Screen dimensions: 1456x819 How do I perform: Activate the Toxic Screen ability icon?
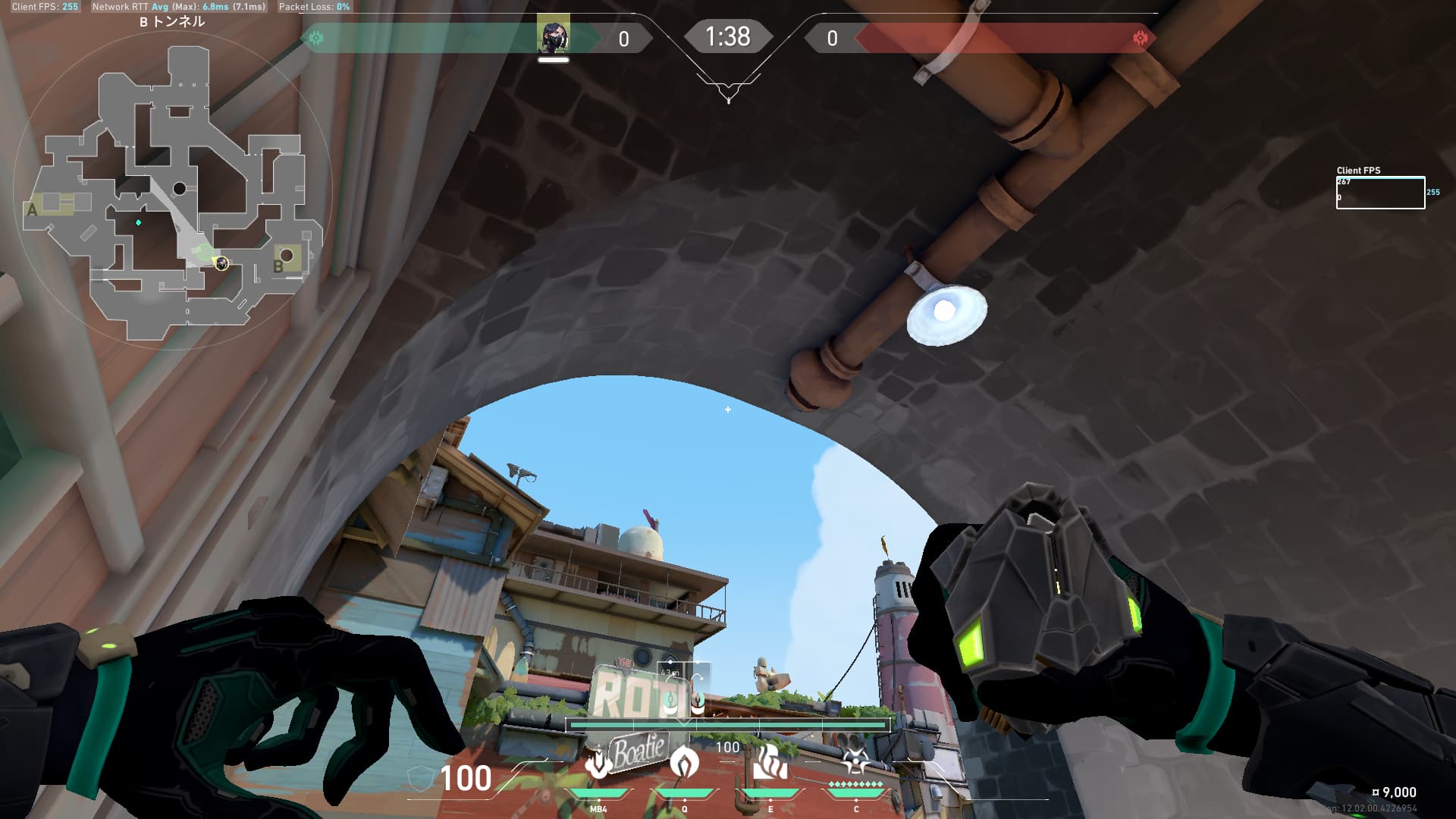pyautogui.click(x=770, y=763)
